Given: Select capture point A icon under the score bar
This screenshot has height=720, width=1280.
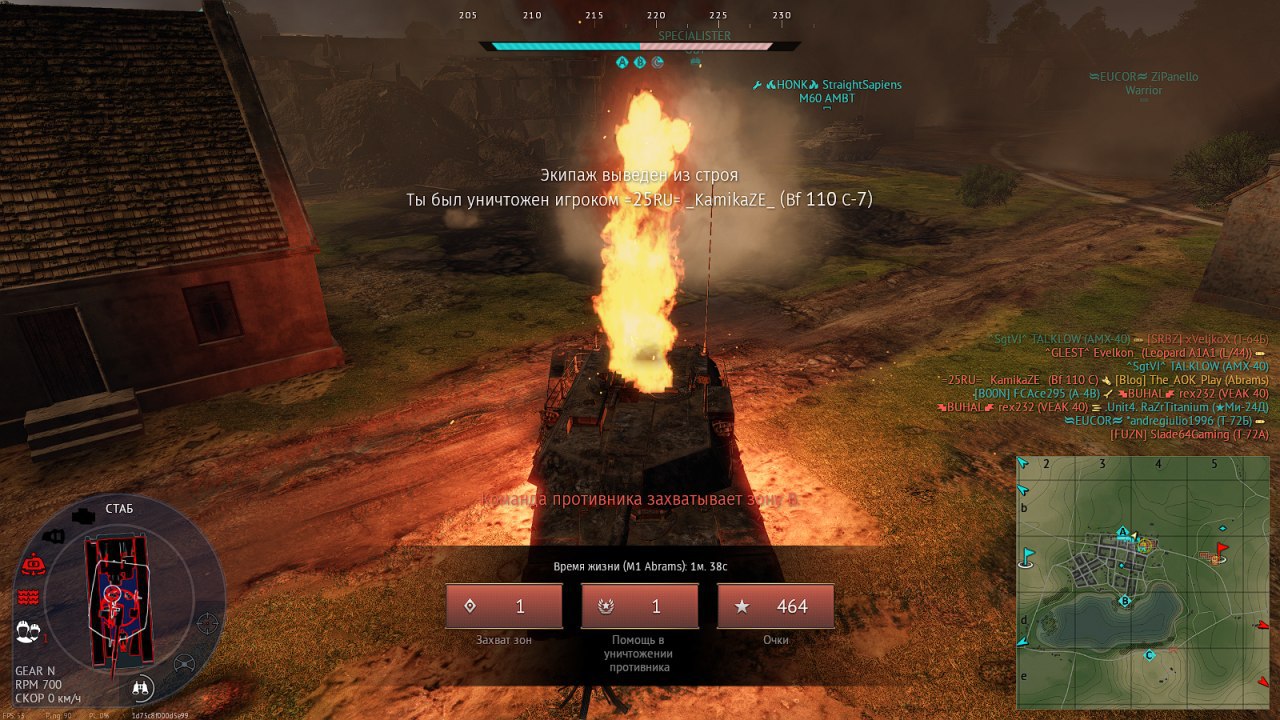Looking at the screenshot, I should (x=622, y=62).
